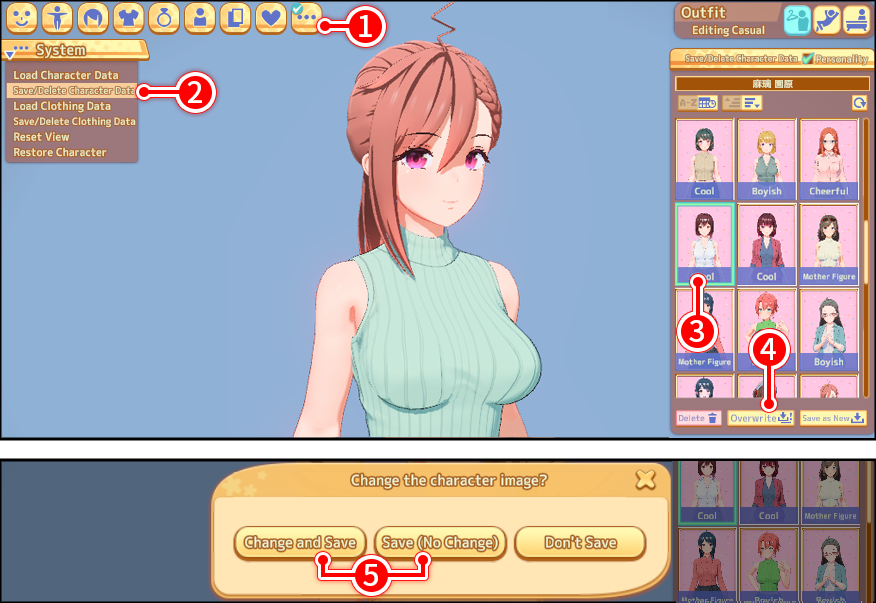This screenshot has height=603, width=876.
Task: Choose Load Character Data
Action: tap(66, 75)
